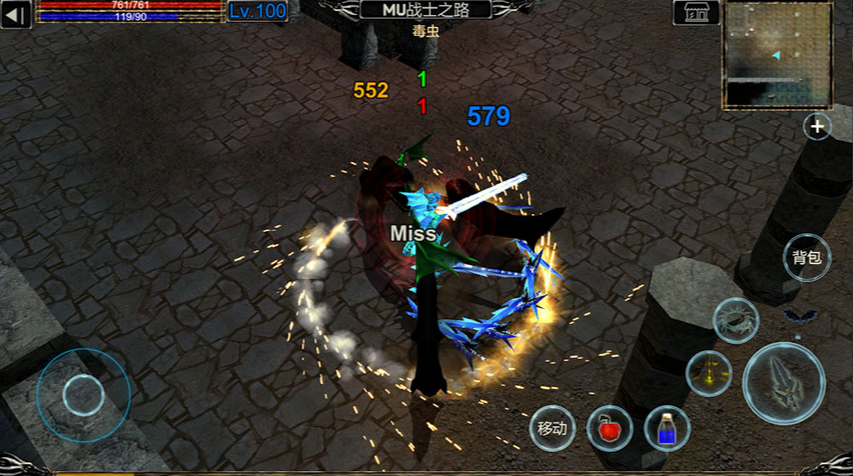Open the shop storefront icon
The width and height of the screenshot is (853, 476).
696,12
